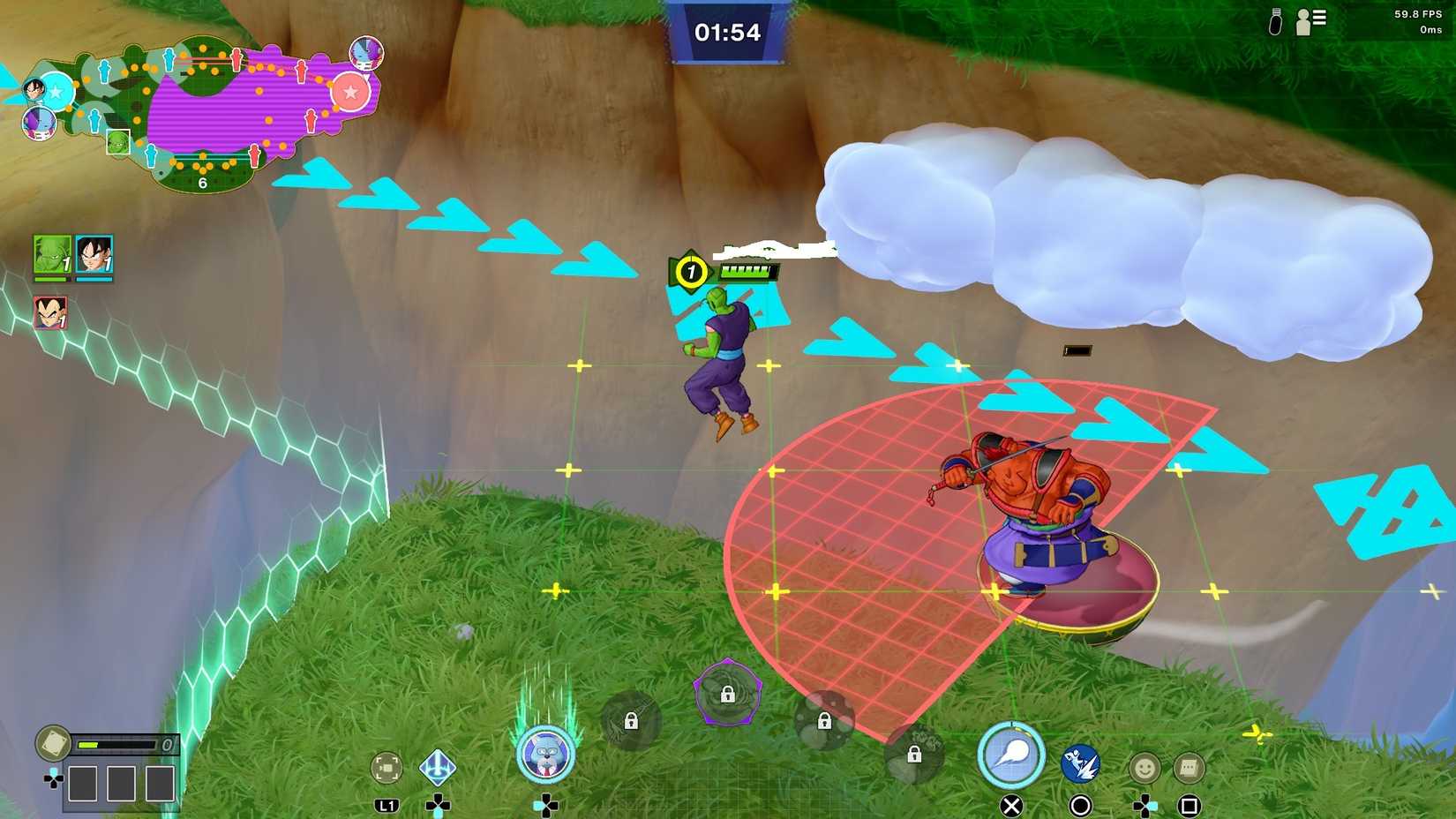Click the locked skill with purple hexagon border
Screen dimensions: 1456x819
click(x=726, y=697)
